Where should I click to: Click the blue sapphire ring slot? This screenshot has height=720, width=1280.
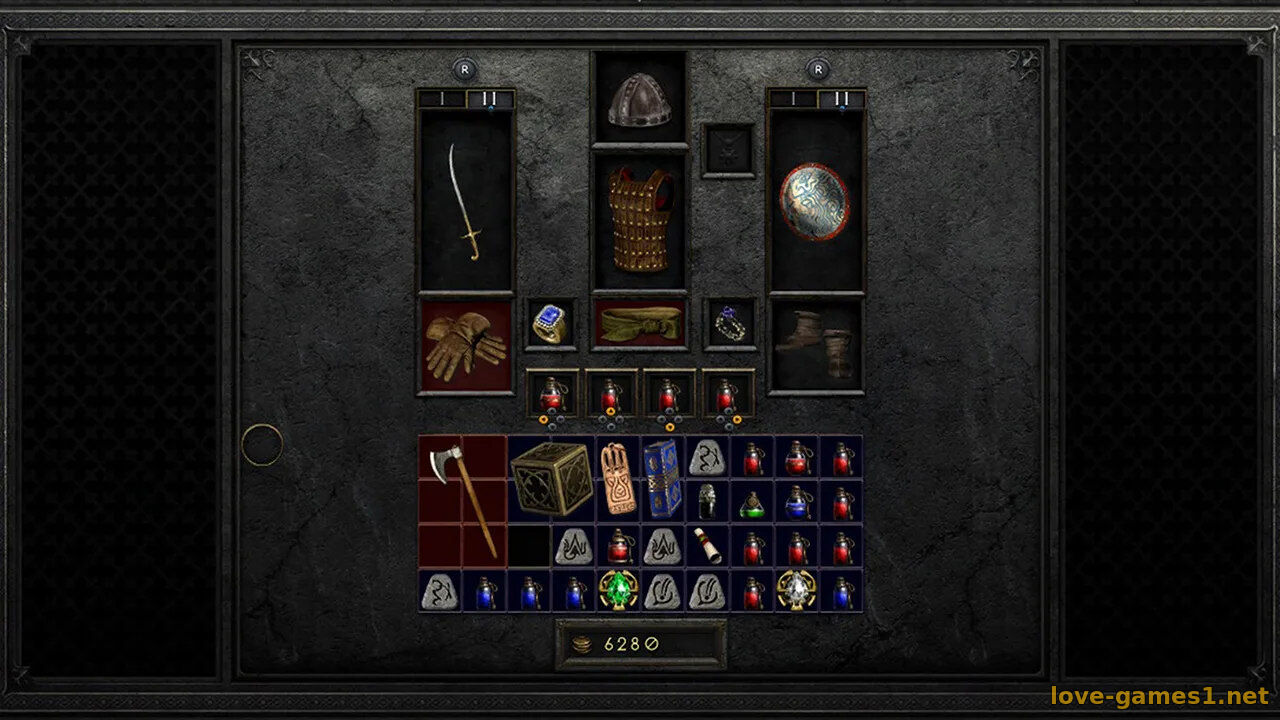pos(551,324)
